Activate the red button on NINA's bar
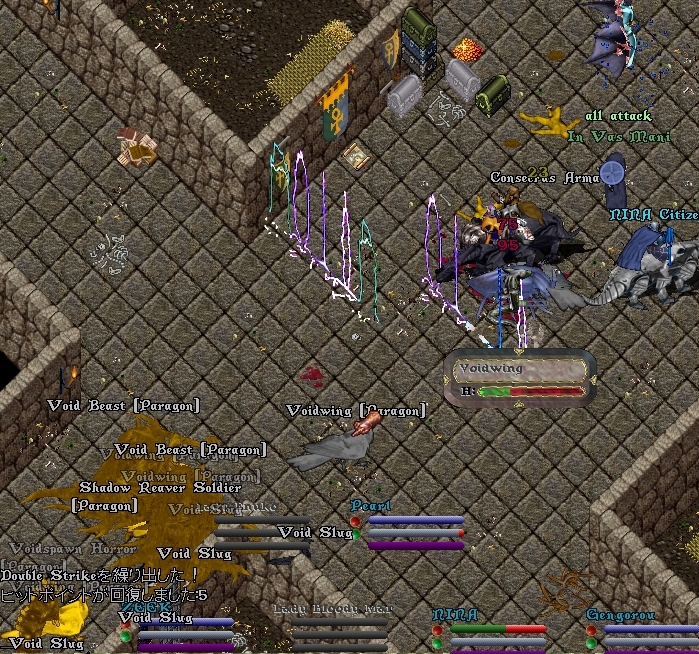 (437, 631)
